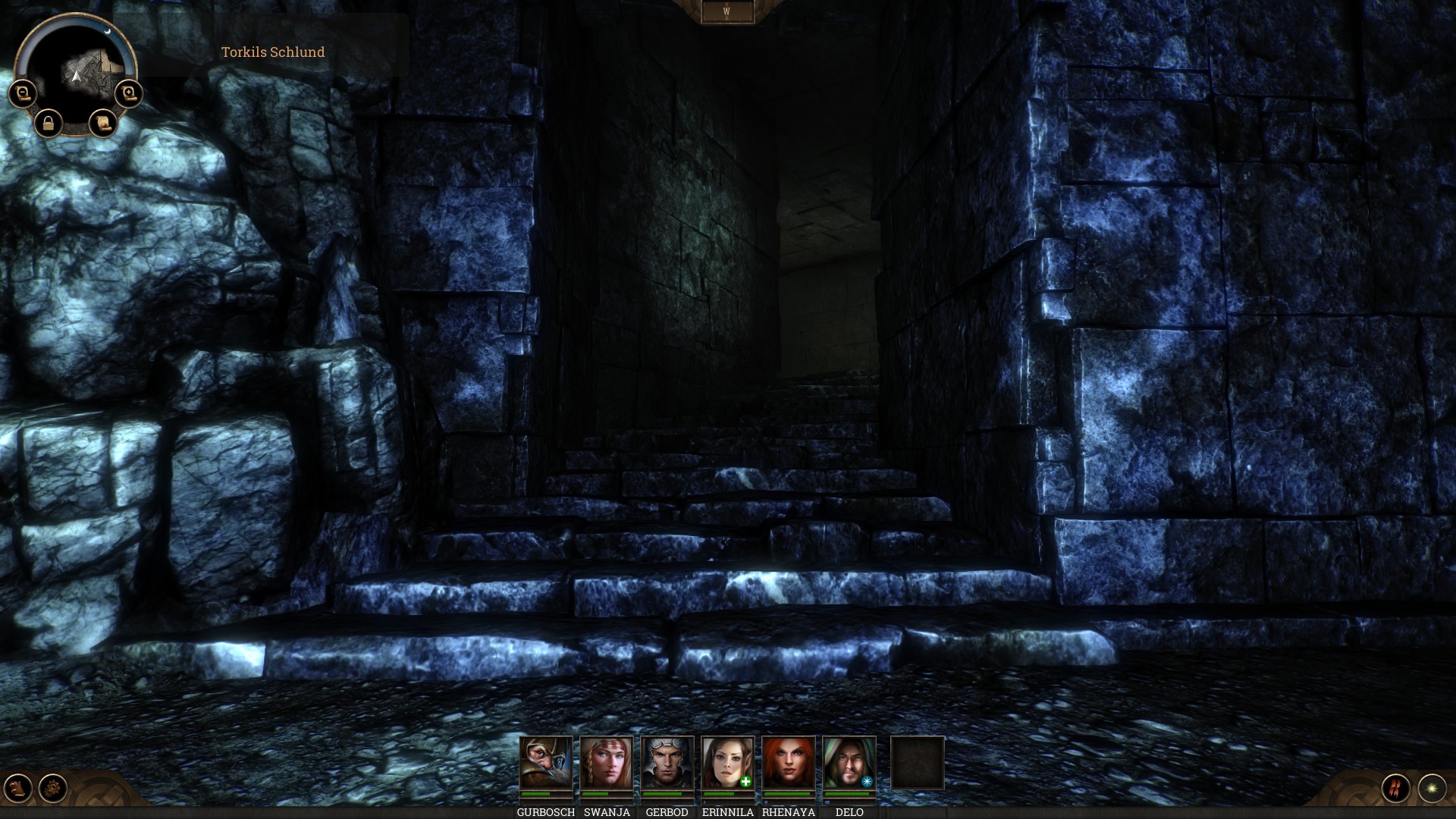
Task: Click the red torn banner icon
Action: [1395, 788]
